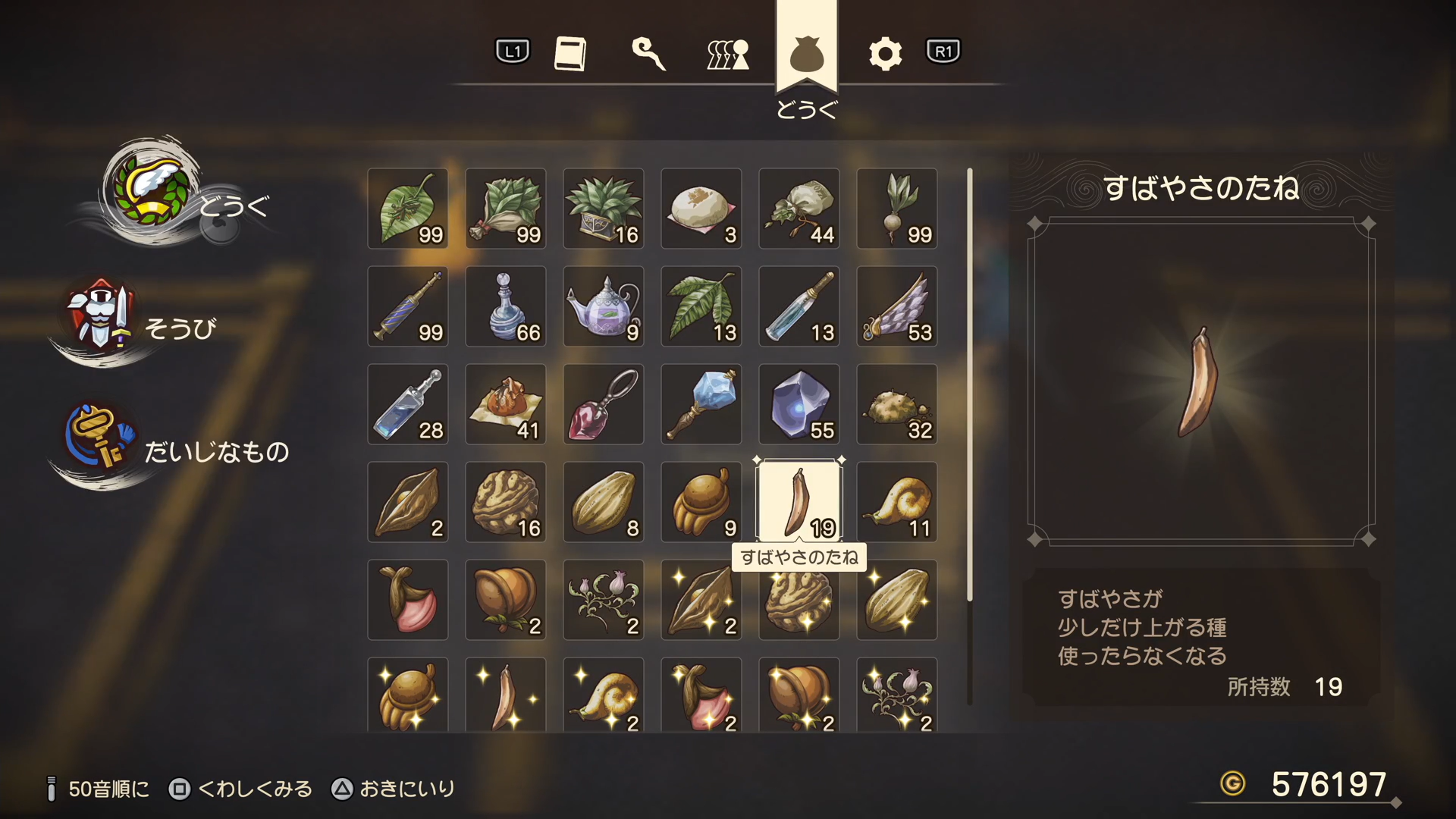Viewport: 1456px width, 819px height.
Task: Select the medicinal leaf slot with spider
Action: pyautogui.click(x=408, y=209)
